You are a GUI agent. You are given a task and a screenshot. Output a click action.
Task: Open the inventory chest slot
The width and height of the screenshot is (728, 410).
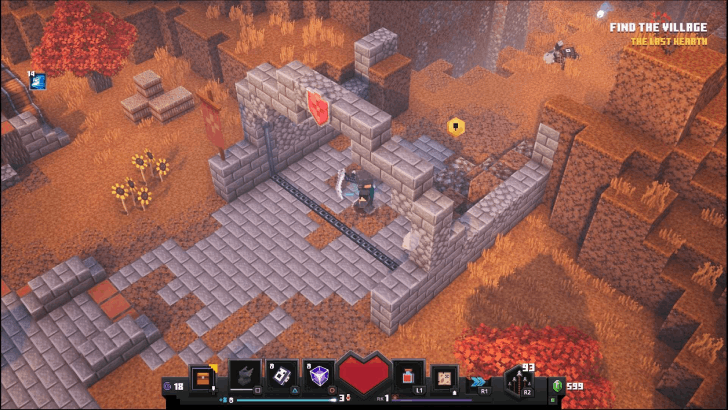[x=203, y=378]
